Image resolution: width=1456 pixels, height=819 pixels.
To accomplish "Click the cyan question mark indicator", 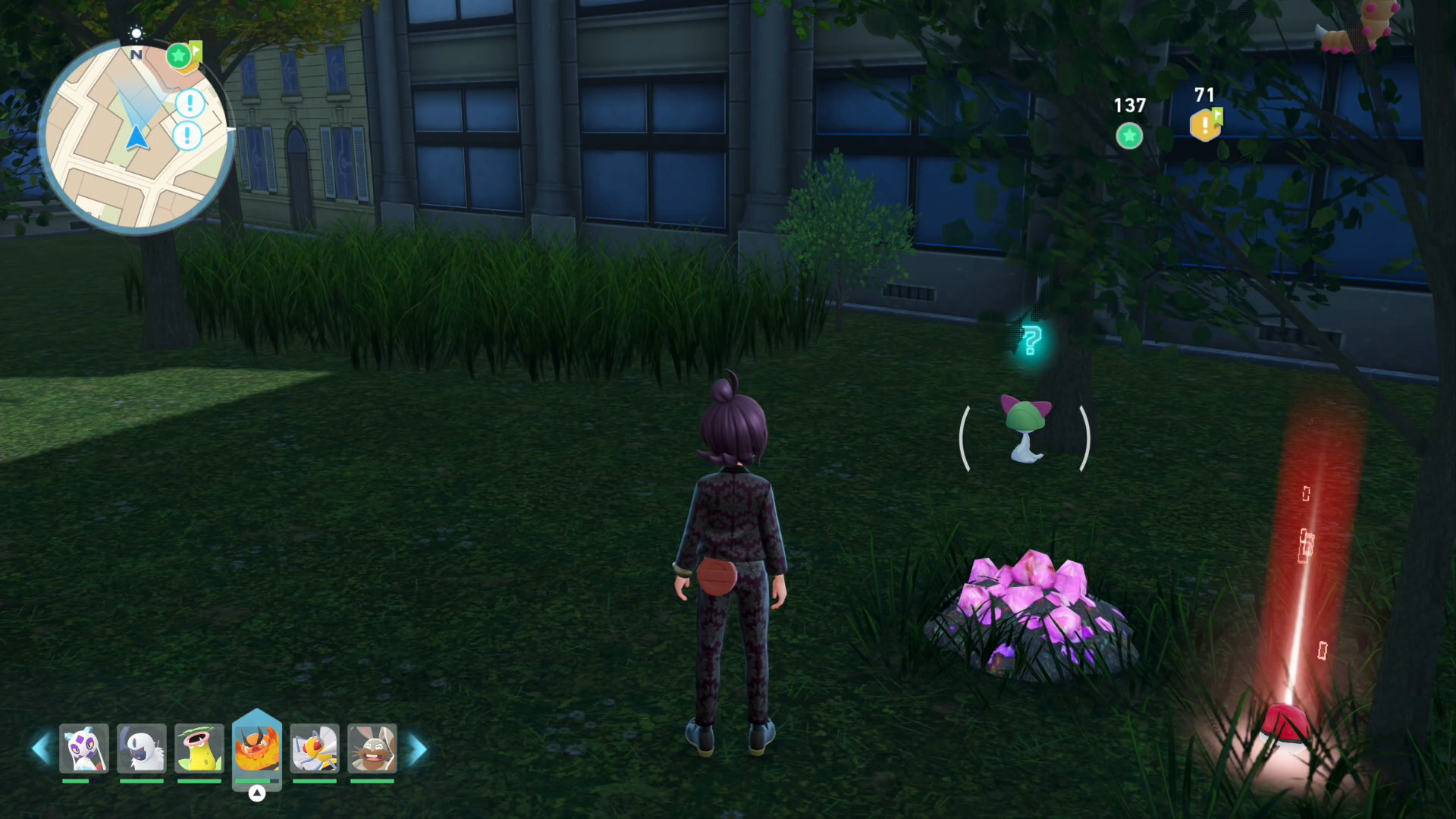I will 1031,340.
